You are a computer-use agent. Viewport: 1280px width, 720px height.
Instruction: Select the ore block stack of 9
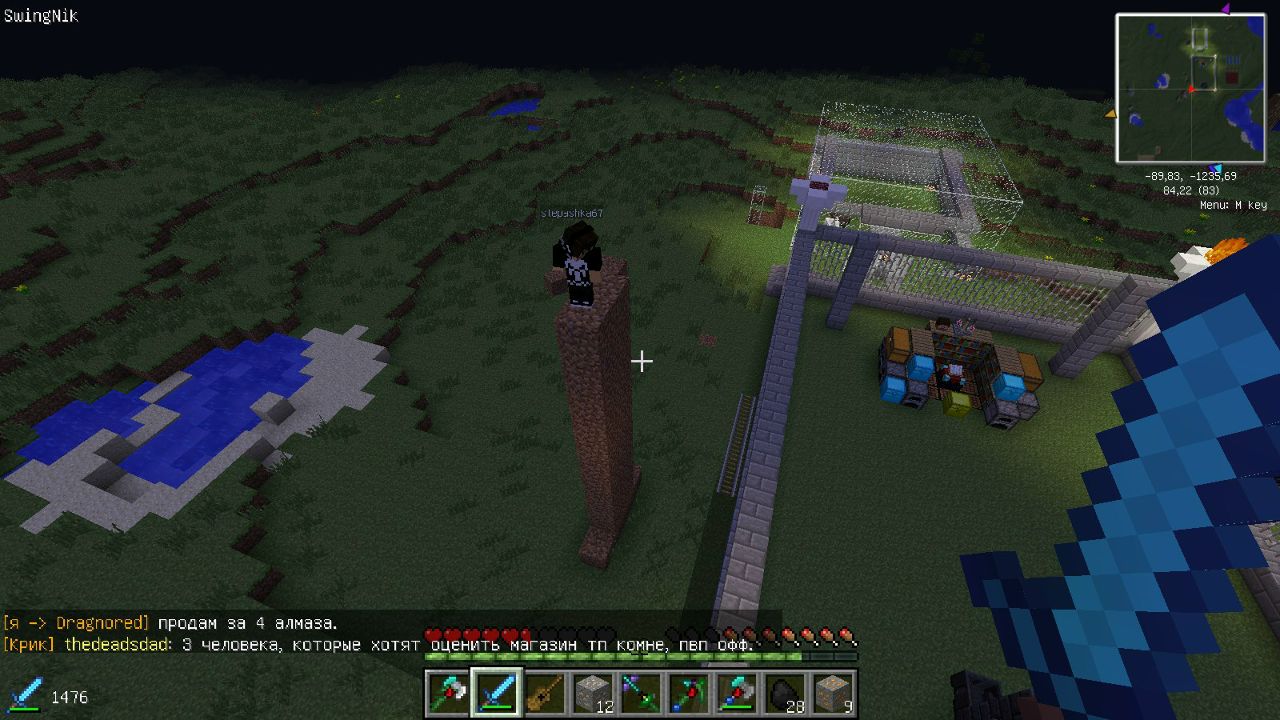point(832,692)
